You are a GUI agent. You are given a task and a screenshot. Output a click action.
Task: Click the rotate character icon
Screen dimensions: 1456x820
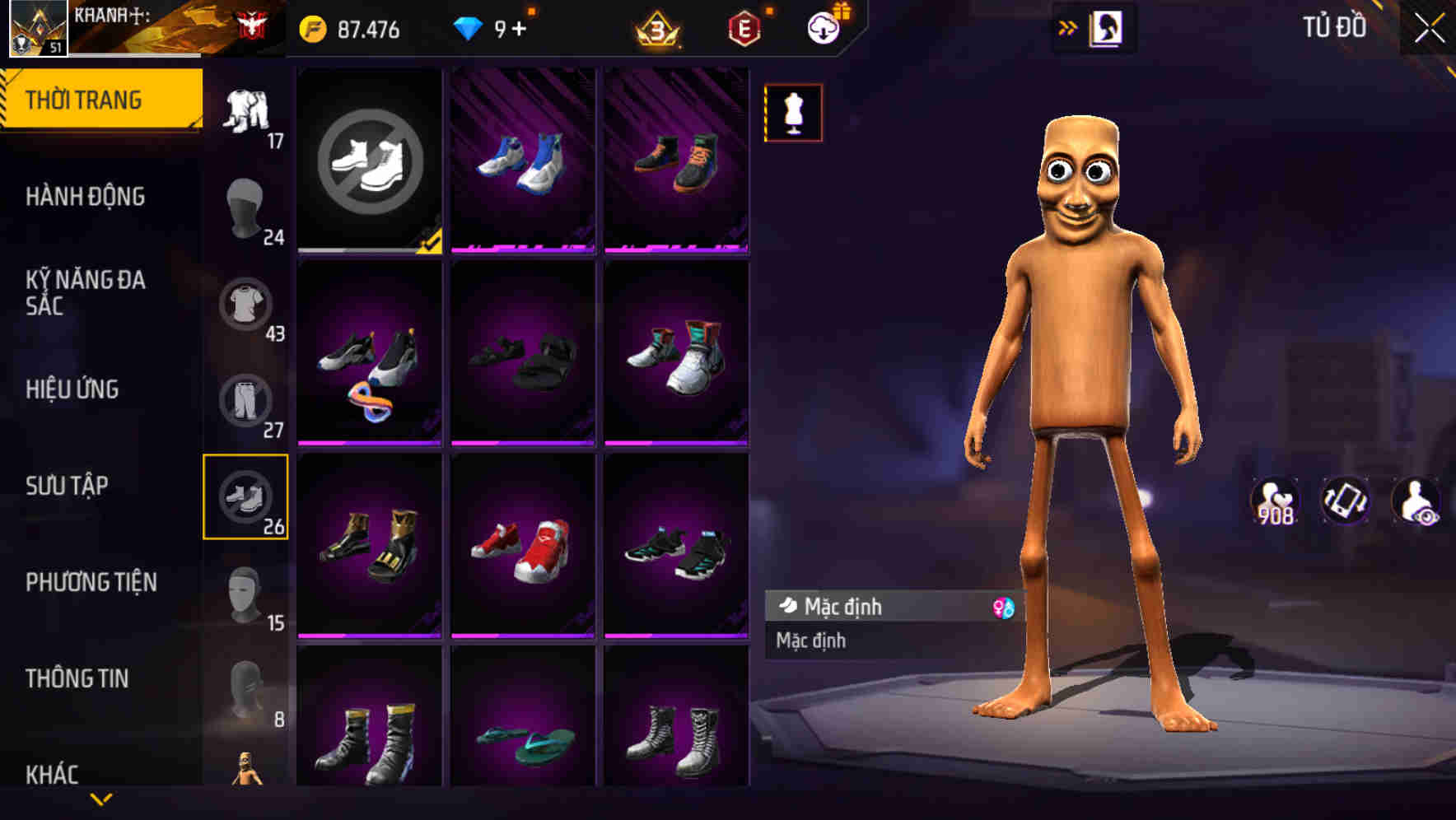click(x=1344, y=501)
